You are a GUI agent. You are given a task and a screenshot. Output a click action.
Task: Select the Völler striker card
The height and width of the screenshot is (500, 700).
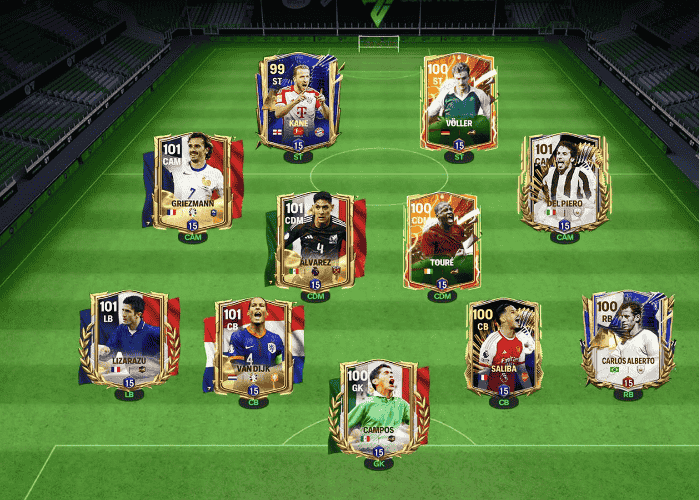tap(459, 105)
